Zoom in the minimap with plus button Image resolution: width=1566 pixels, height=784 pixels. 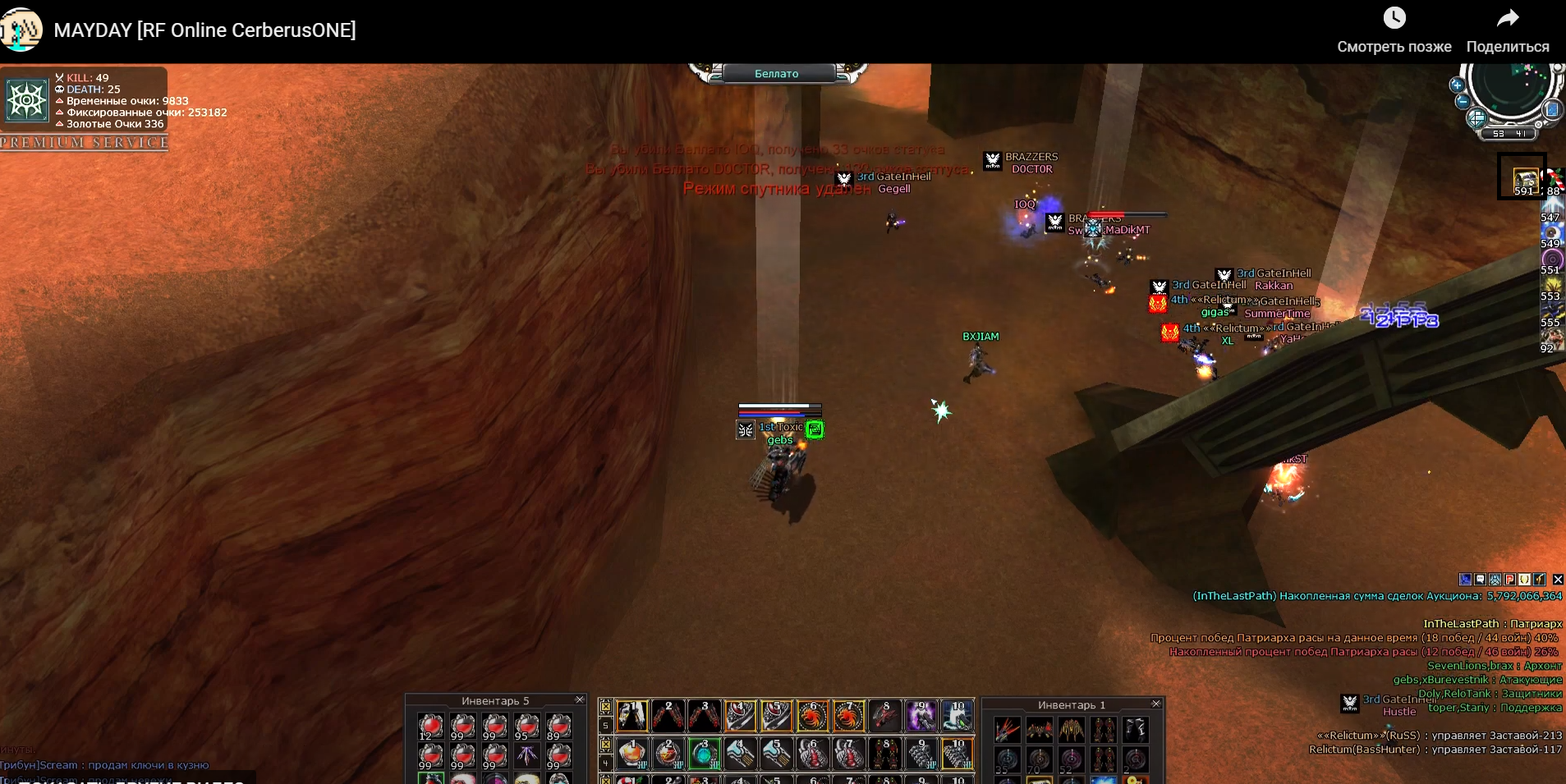pyautogui.click(x=1457, y=85)
